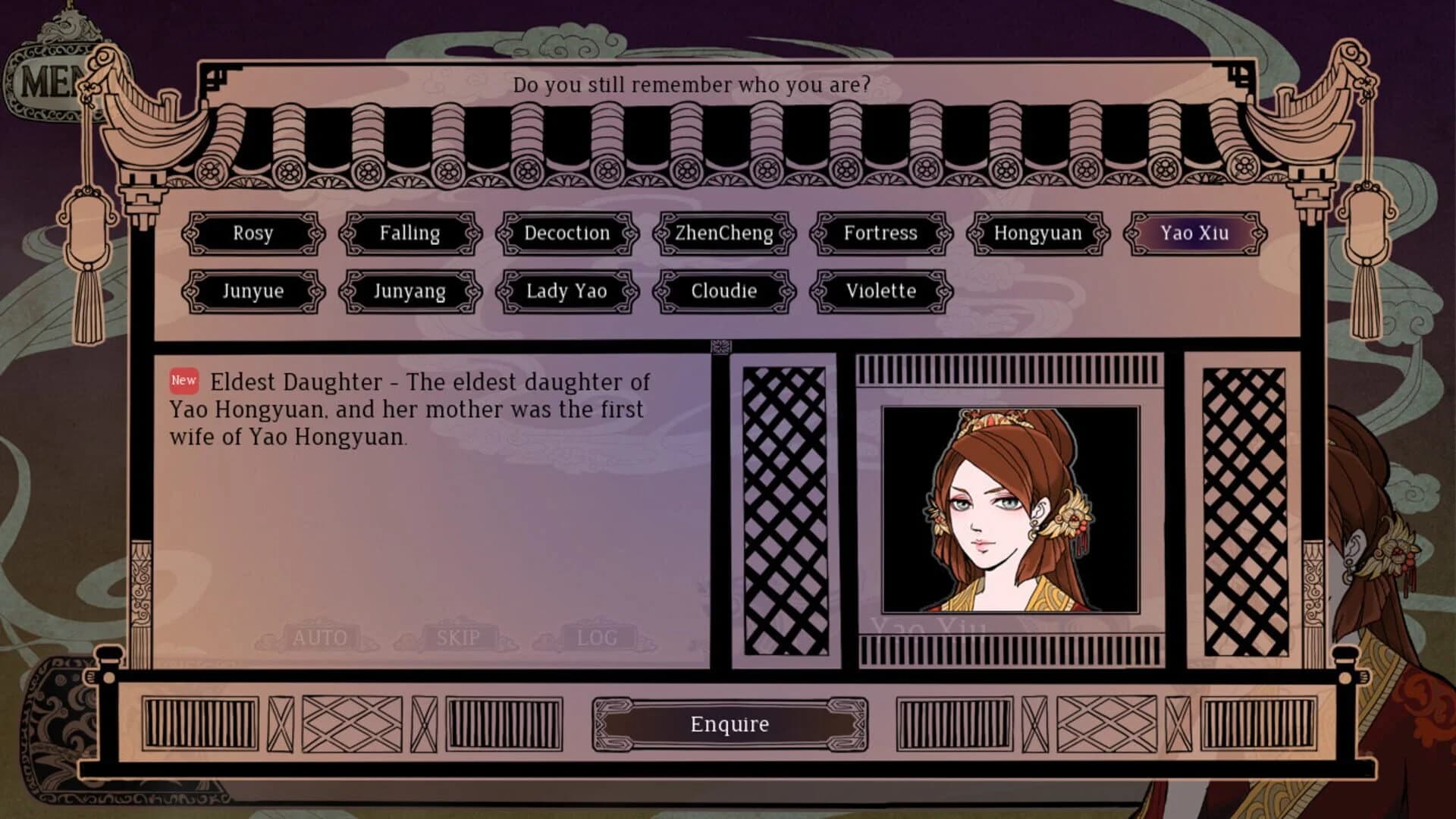The image size is (1456, 819).
Task: View Lady Yao's description
Action: [567, 291]
